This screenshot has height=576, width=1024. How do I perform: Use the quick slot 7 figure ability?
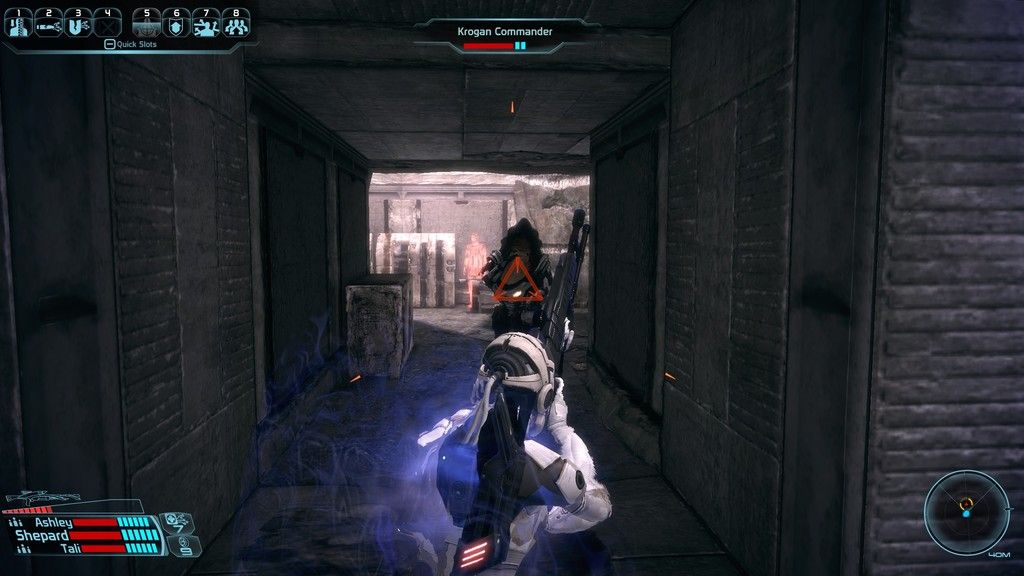pos(206,24)
